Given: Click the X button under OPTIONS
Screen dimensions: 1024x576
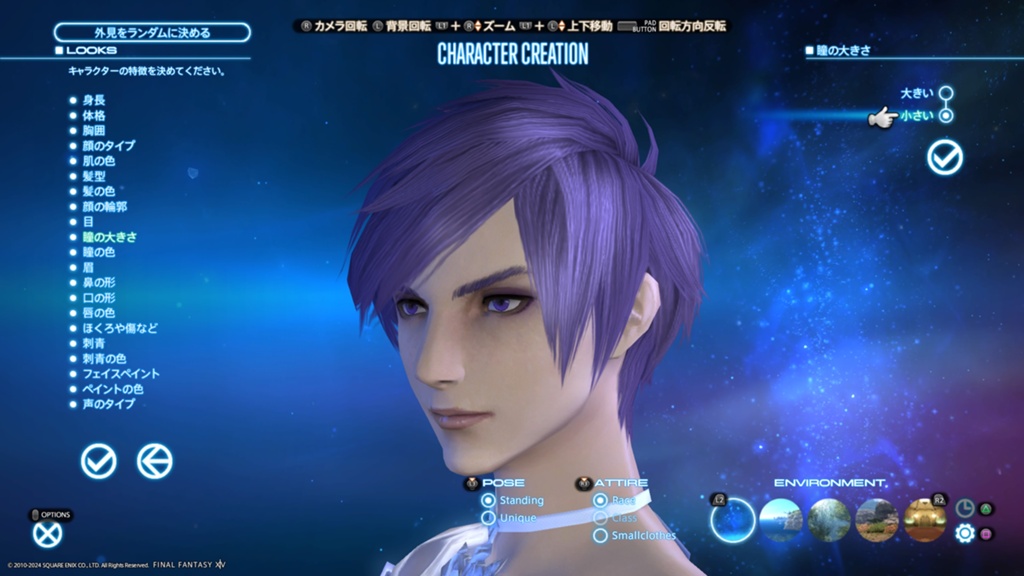Looking at the screenshot, I should pyautogui.click(x=47, y=535).
